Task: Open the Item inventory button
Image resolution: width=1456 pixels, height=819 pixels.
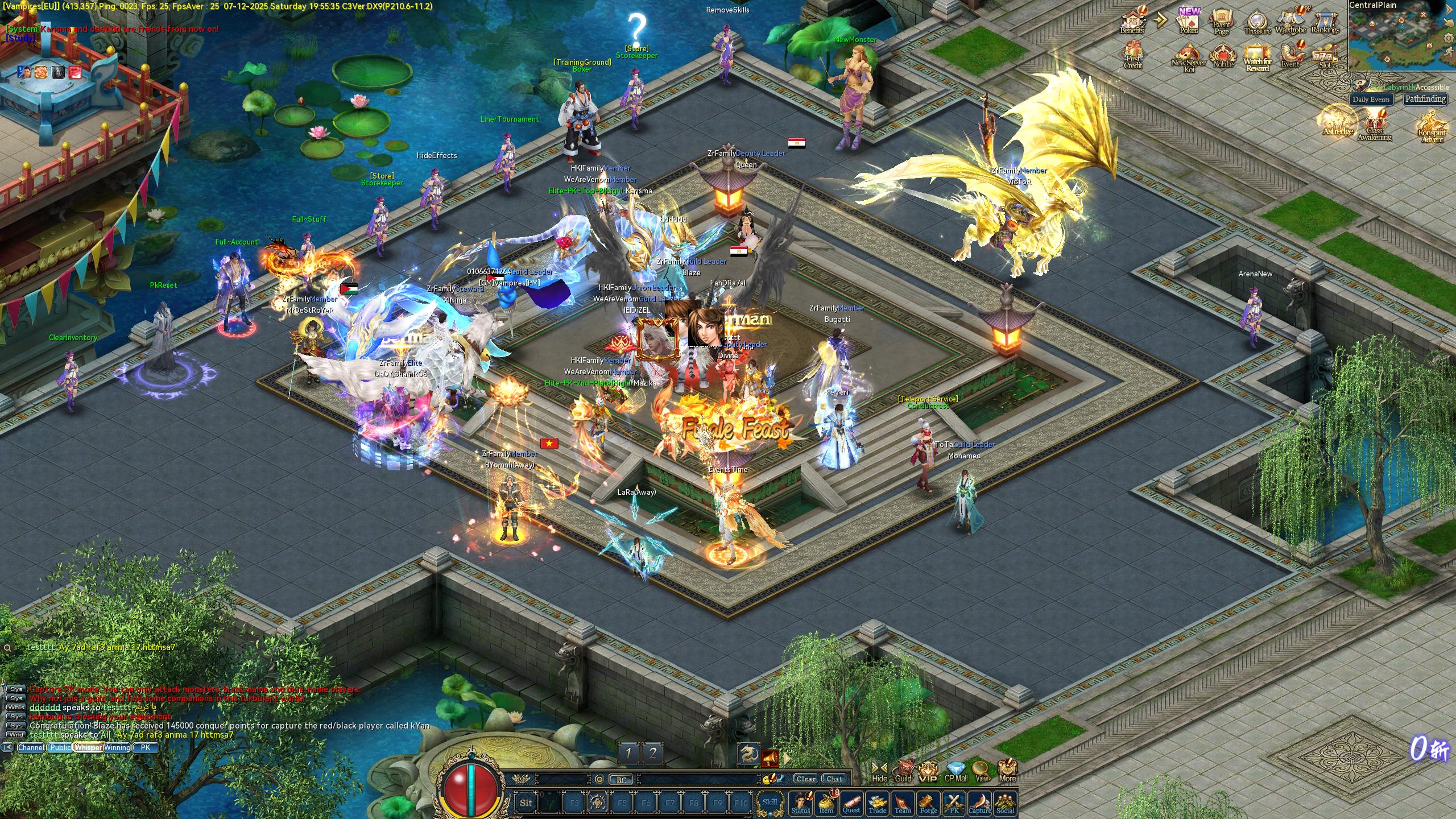Action: pos(826,803)
